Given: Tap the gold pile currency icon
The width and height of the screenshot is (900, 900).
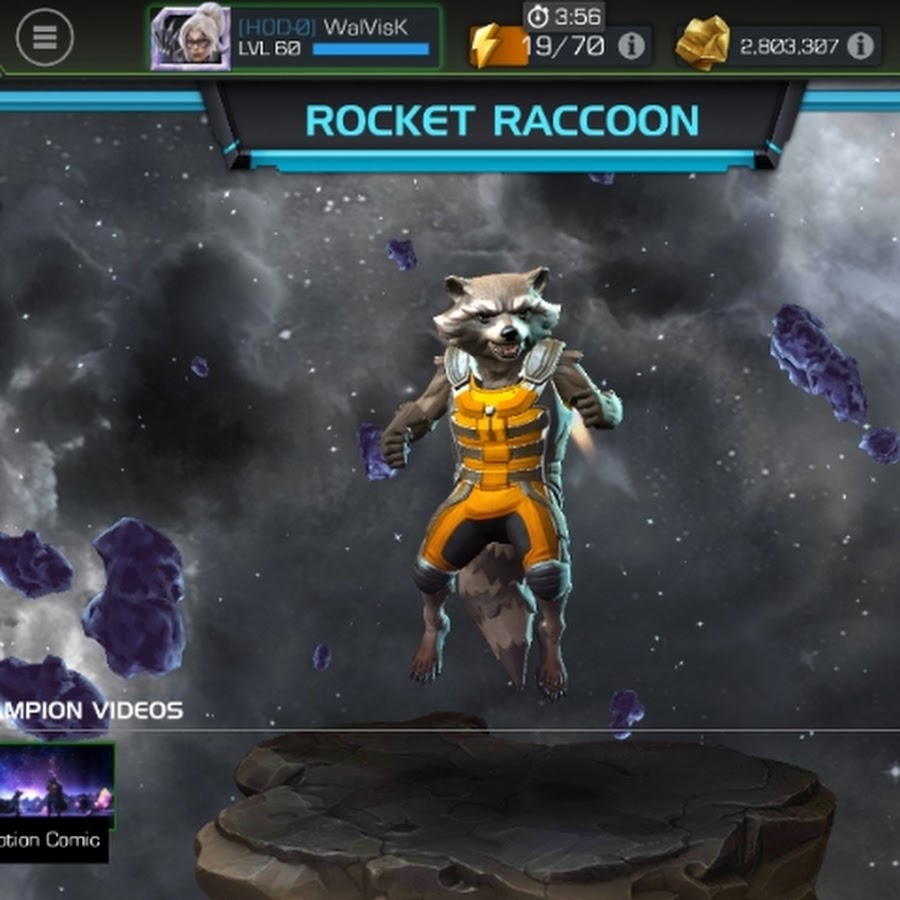Looking at the screenshot, I should 702,45.
